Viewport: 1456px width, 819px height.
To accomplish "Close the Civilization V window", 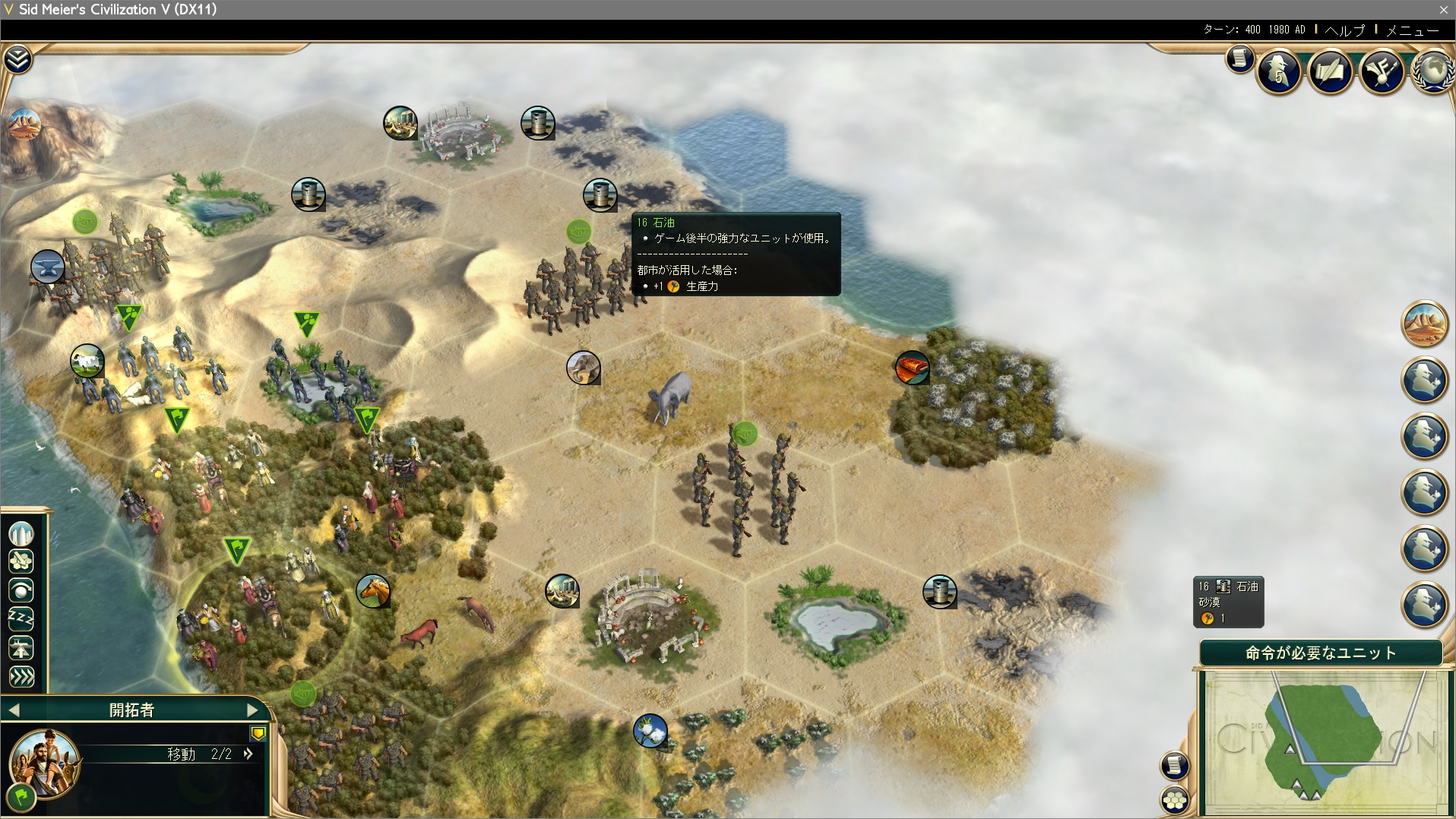I will pos(1443,9).
